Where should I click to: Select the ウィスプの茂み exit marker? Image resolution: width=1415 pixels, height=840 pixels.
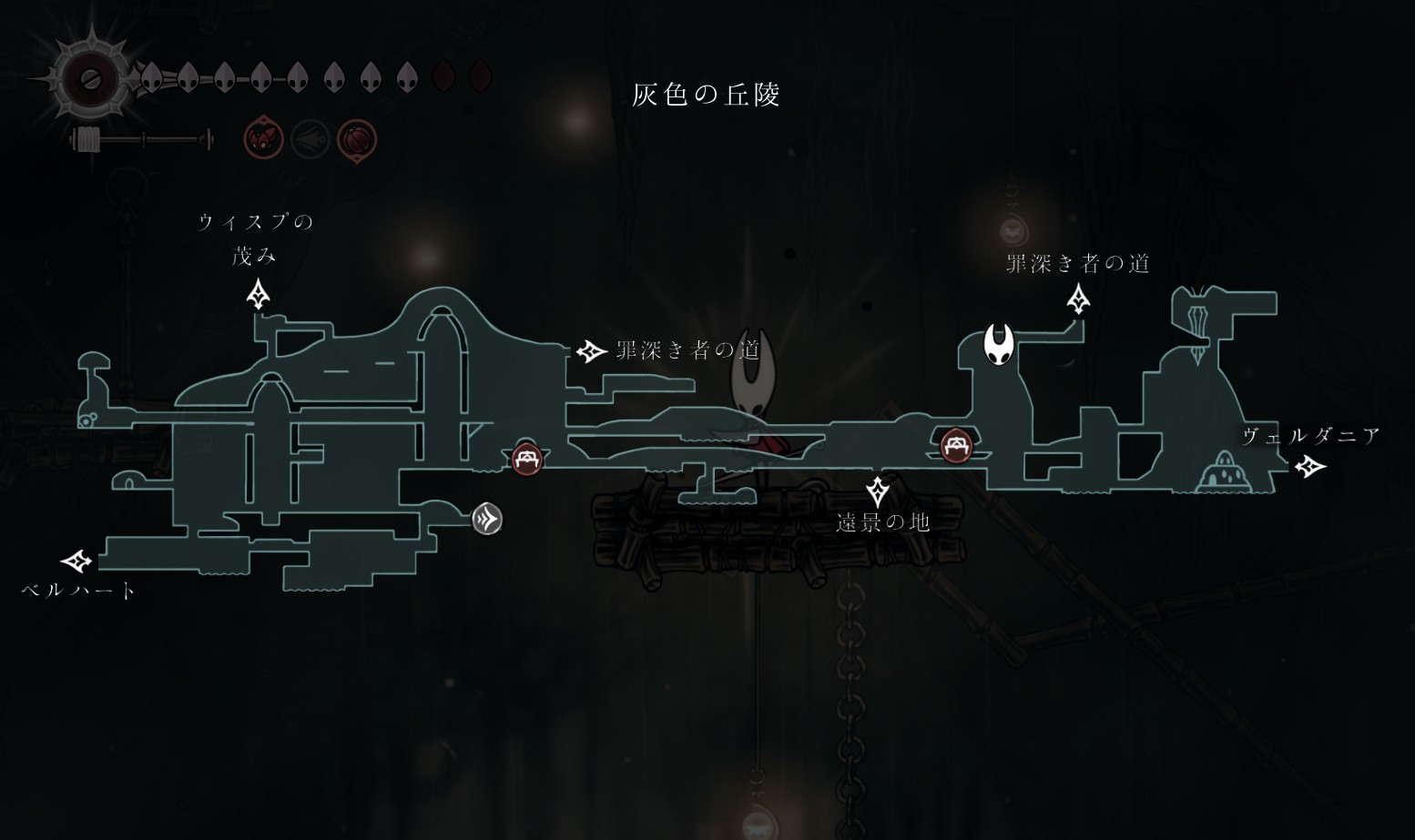click(x=259, y=294)
